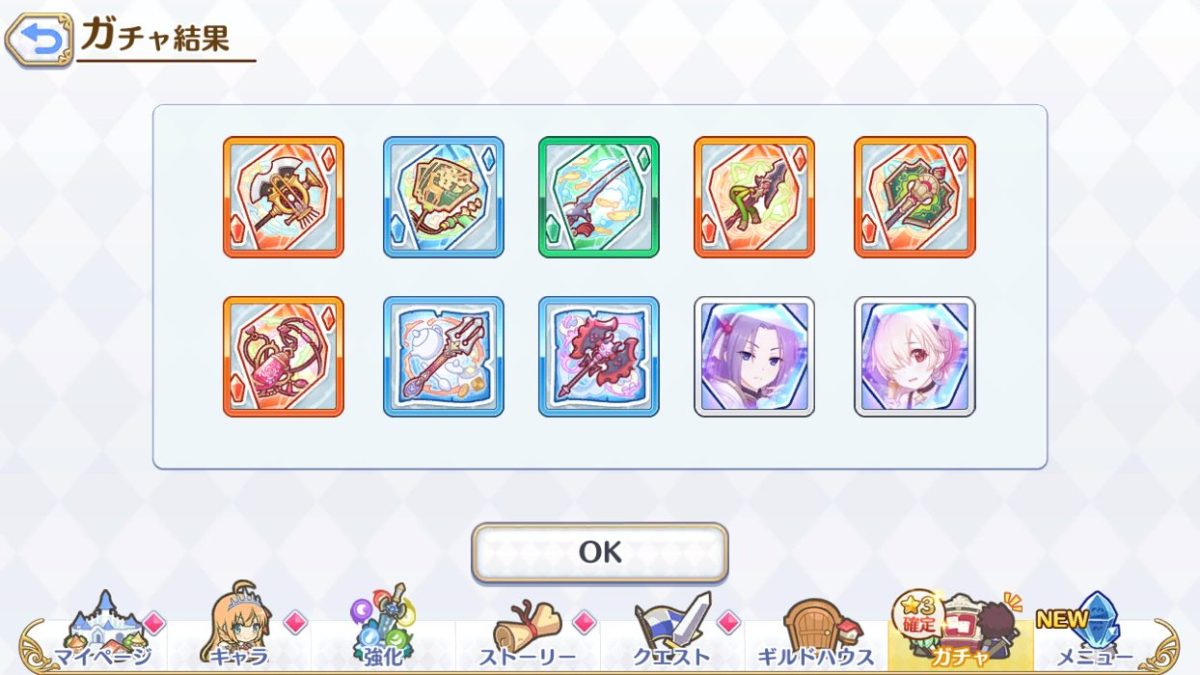The width and height of the screenshot is (1200, 675).
Task: Choose the pink-haired character result
Action: (x=914, y=356)
